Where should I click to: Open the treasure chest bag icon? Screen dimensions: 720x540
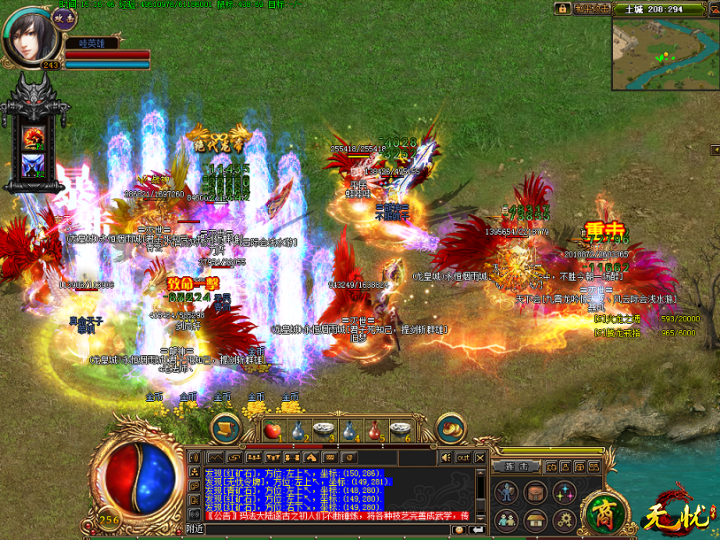(x=535, y=491)
